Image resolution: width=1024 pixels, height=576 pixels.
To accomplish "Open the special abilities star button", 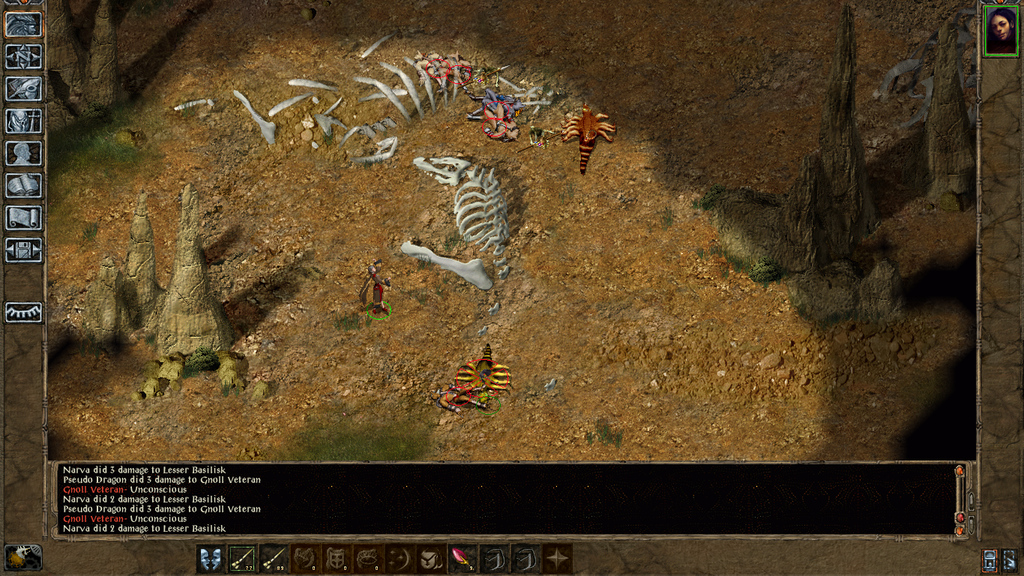I will tap(557, 558).
